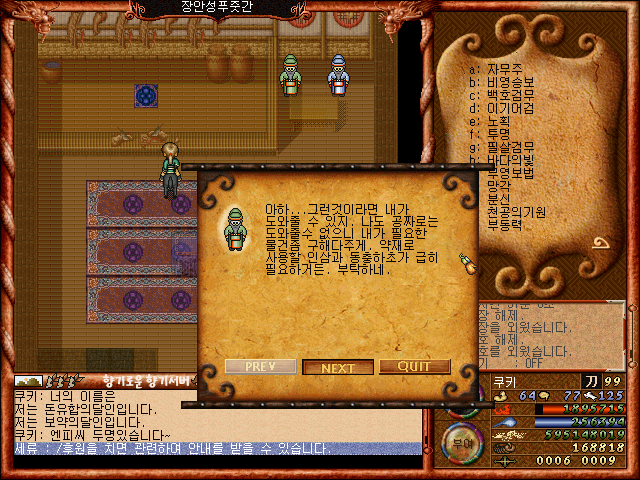The height and width of the screenshot is (480, 640).
Task: Choose the 투명 skill
Action: [500, 133]
